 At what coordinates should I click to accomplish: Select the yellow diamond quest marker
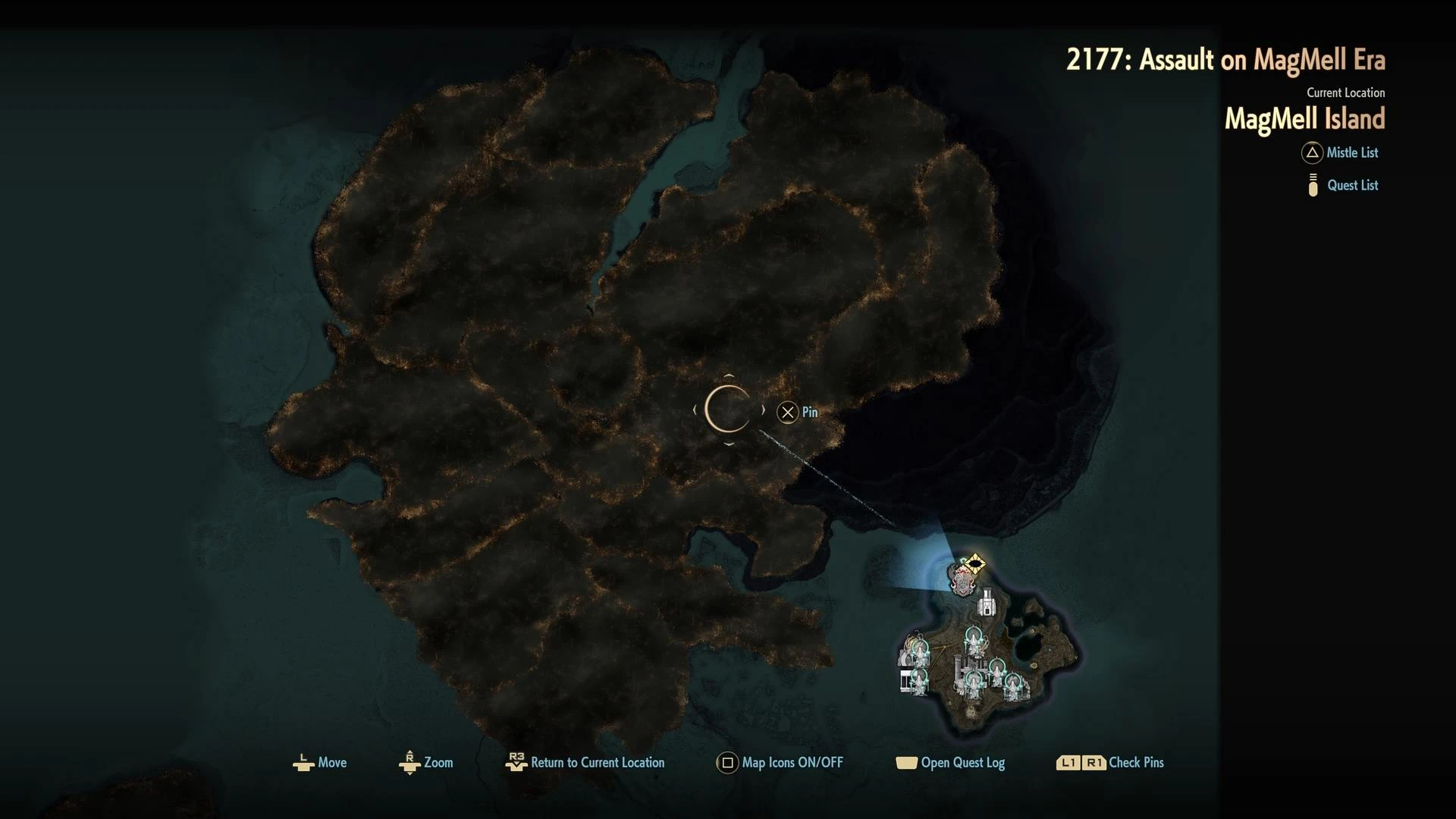975,563
